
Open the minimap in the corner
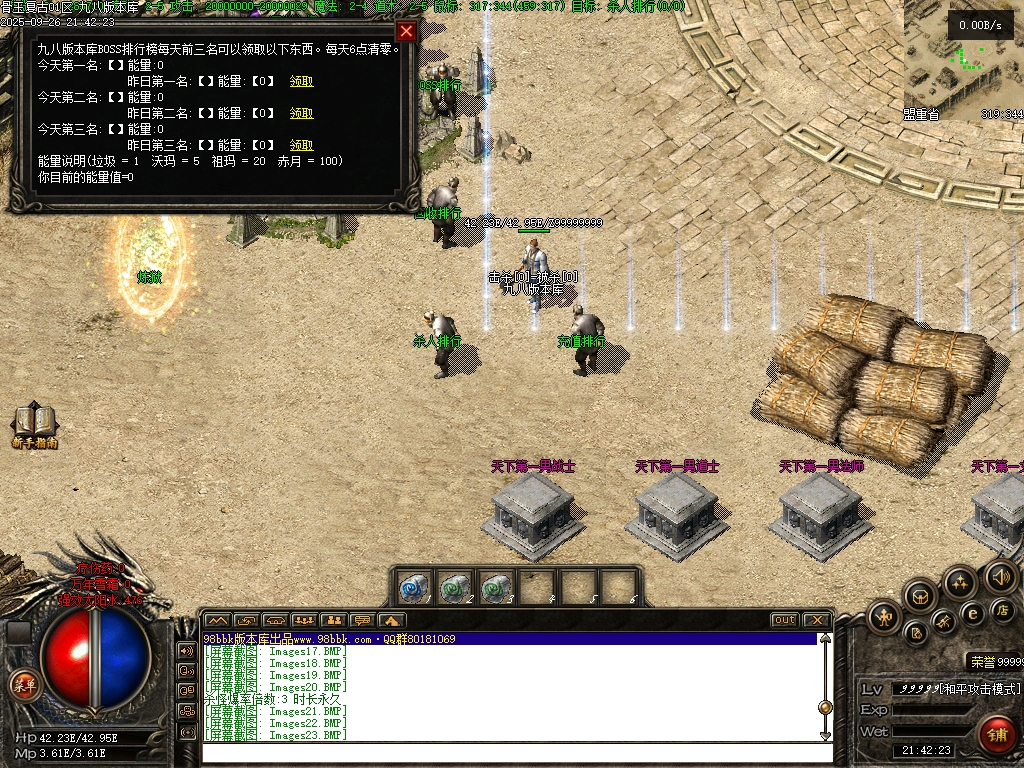(x=962, y=60)
